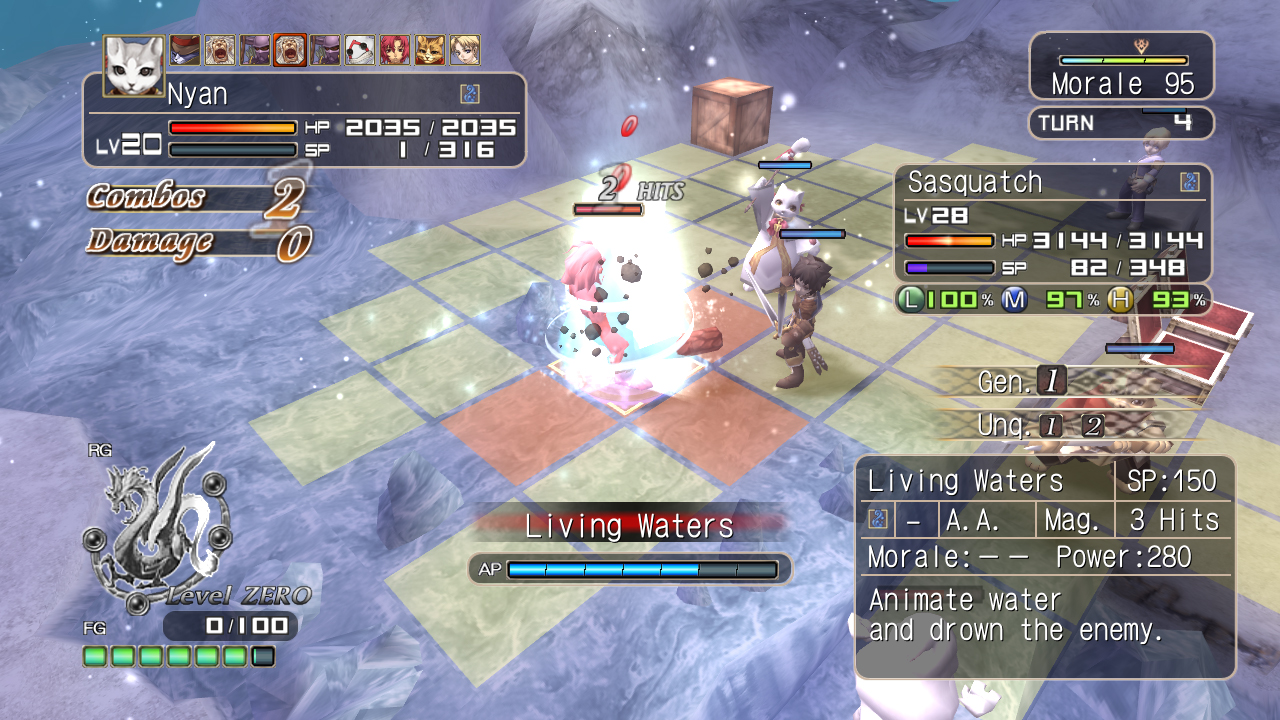Open the Living Waters skill info panel
Viewport: 1280px width, 720px height.
pyautogui.click(x=1045, y=566)
